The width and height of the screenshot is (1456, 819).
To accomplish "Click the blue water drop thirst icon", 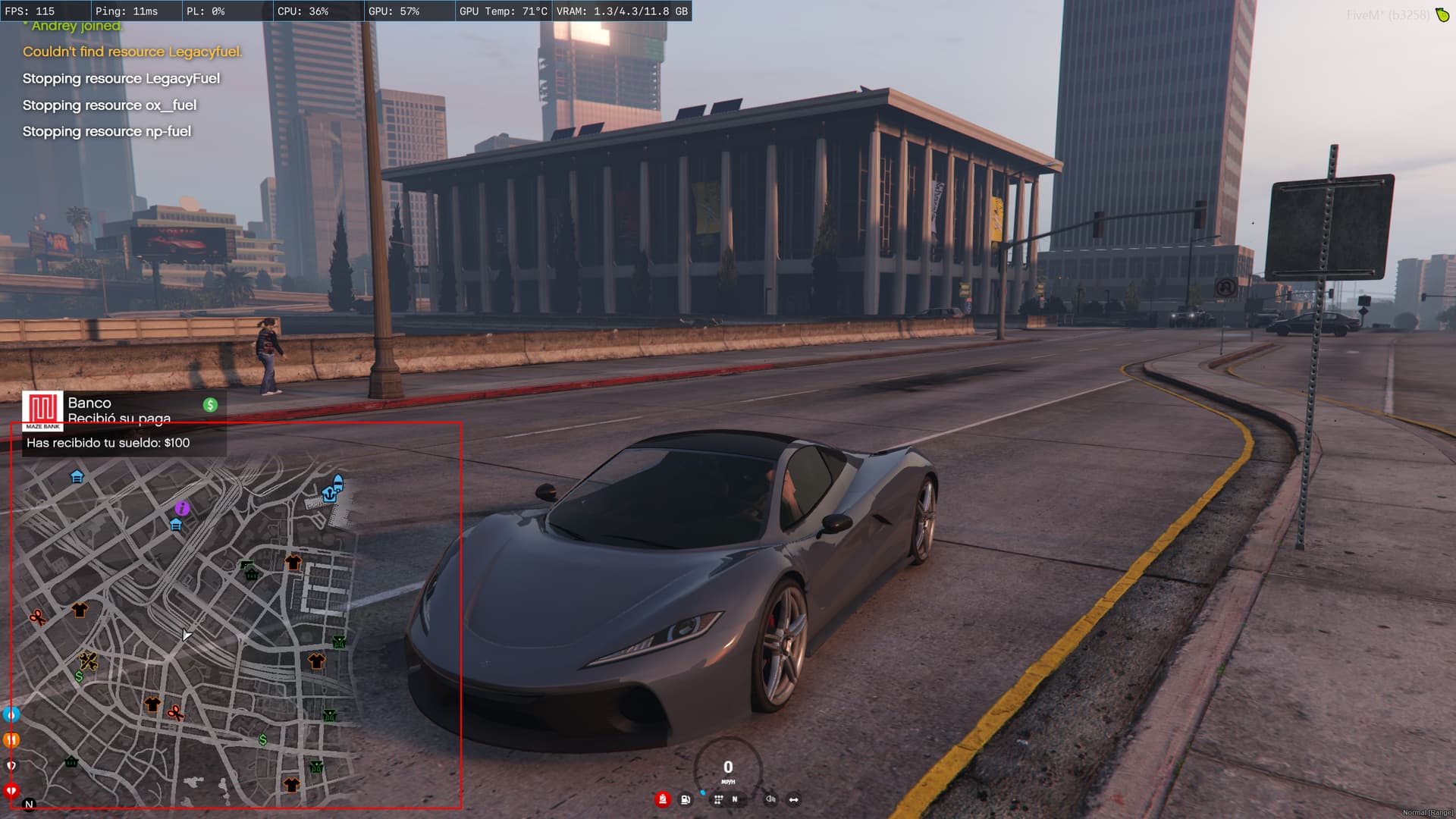I will coord(11,714).
